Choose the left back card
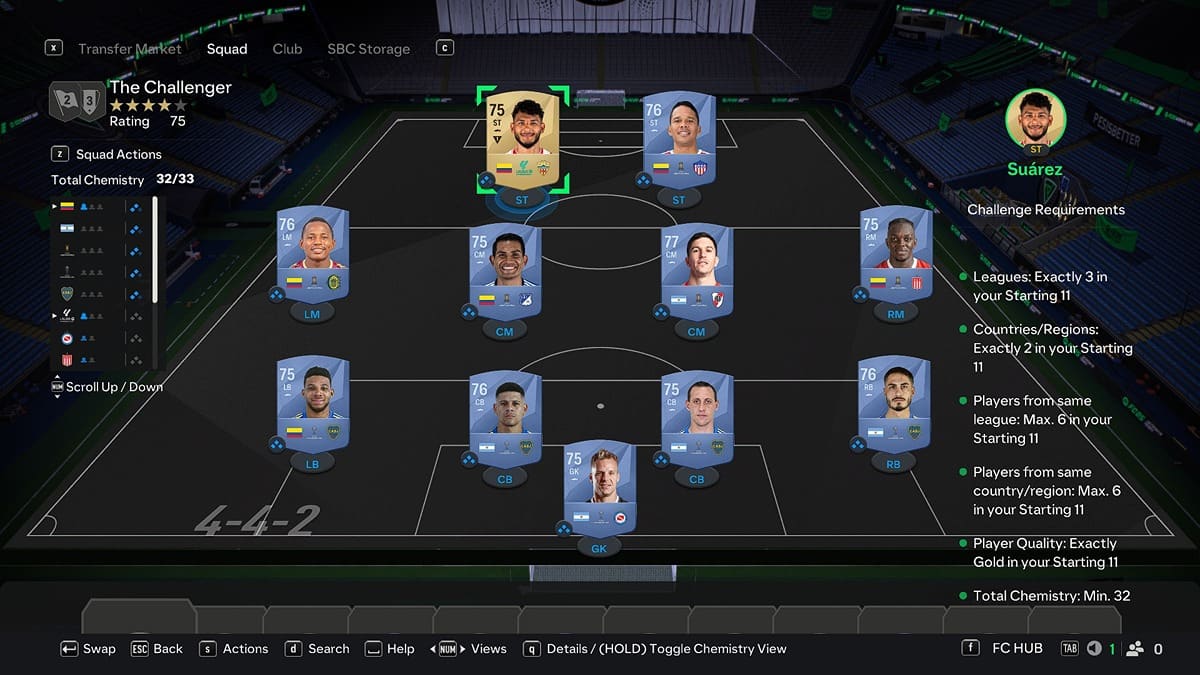The image size is (1200, 675). point(313,404)
